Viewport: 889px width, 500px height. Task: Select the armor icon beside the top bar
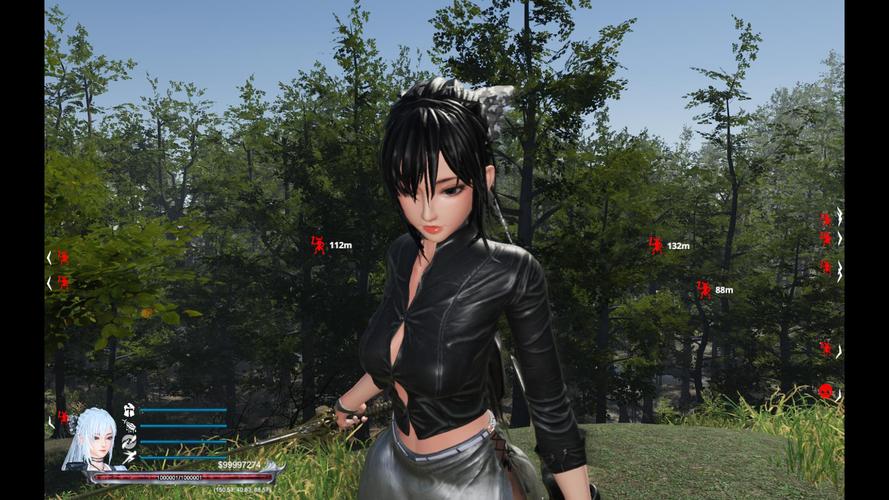130,410
